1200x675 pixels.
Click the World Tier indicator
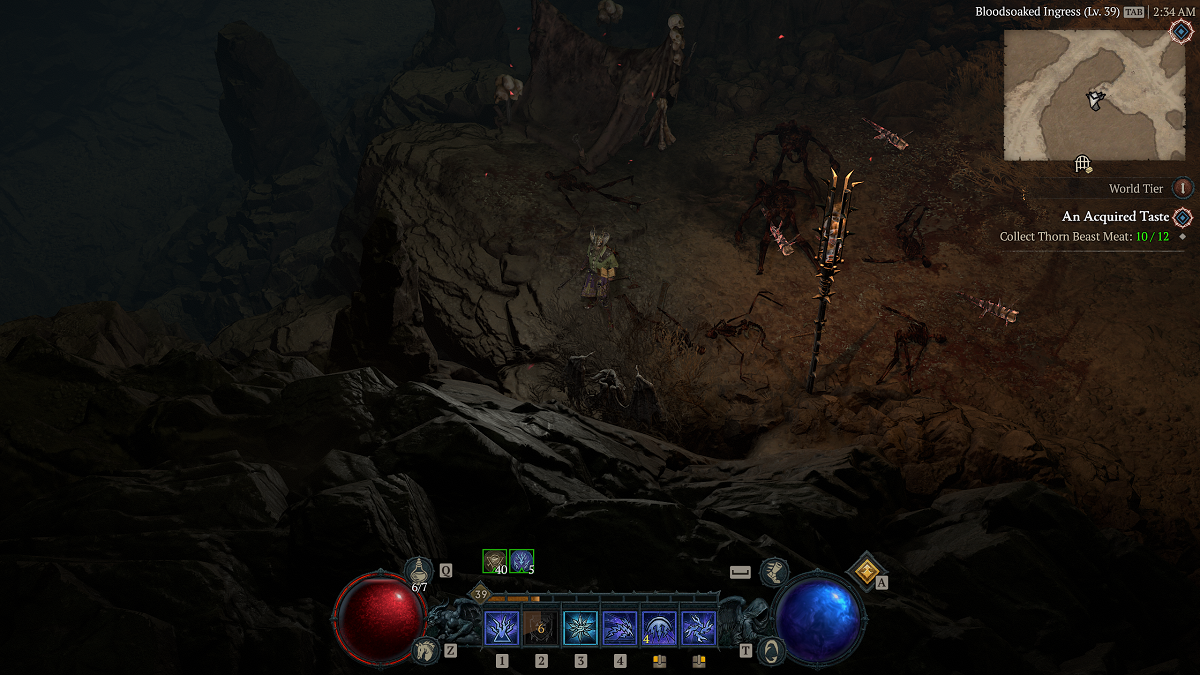point(1183,188)
